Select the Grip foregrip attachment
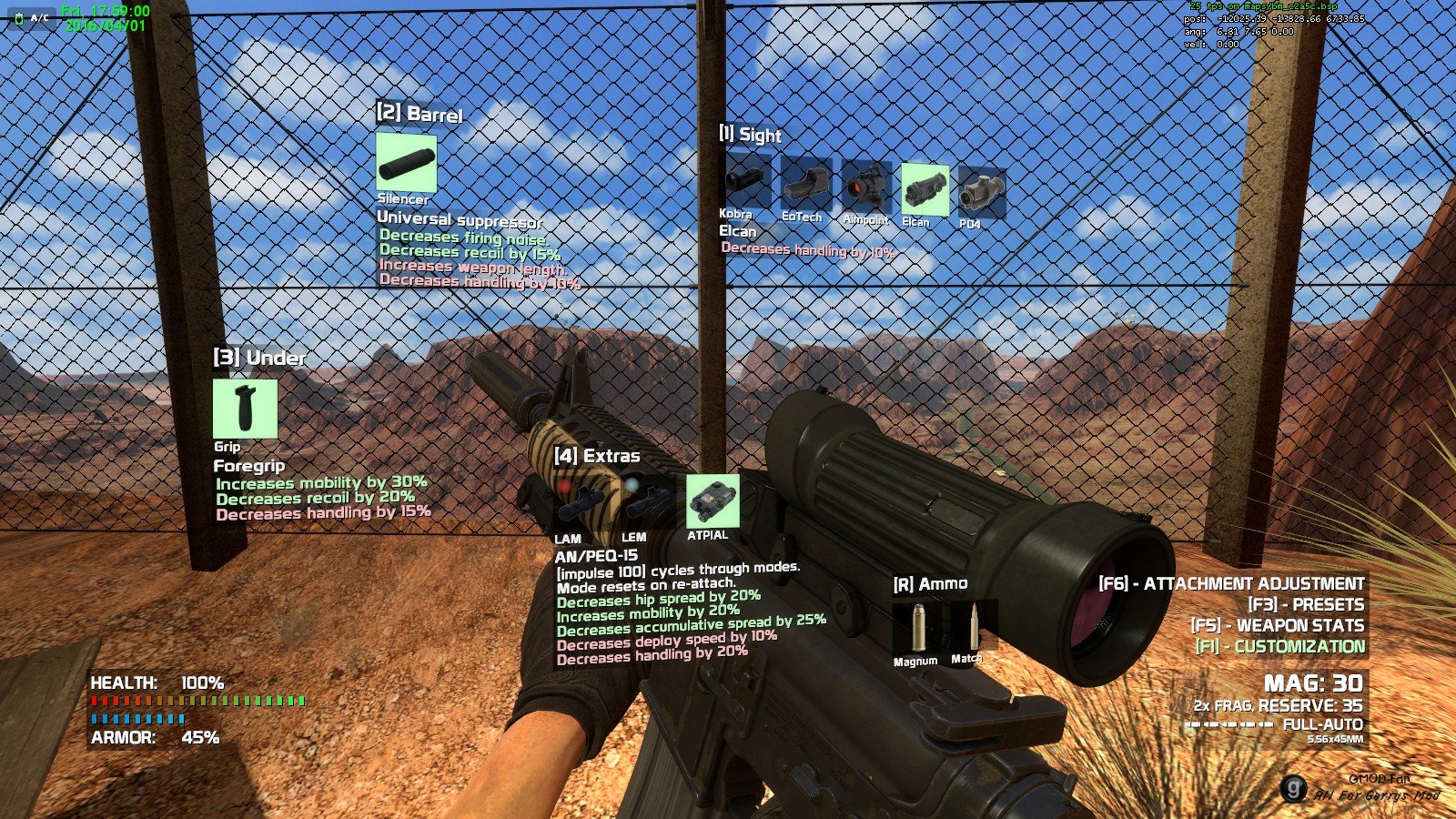 (x=245, y=409)
